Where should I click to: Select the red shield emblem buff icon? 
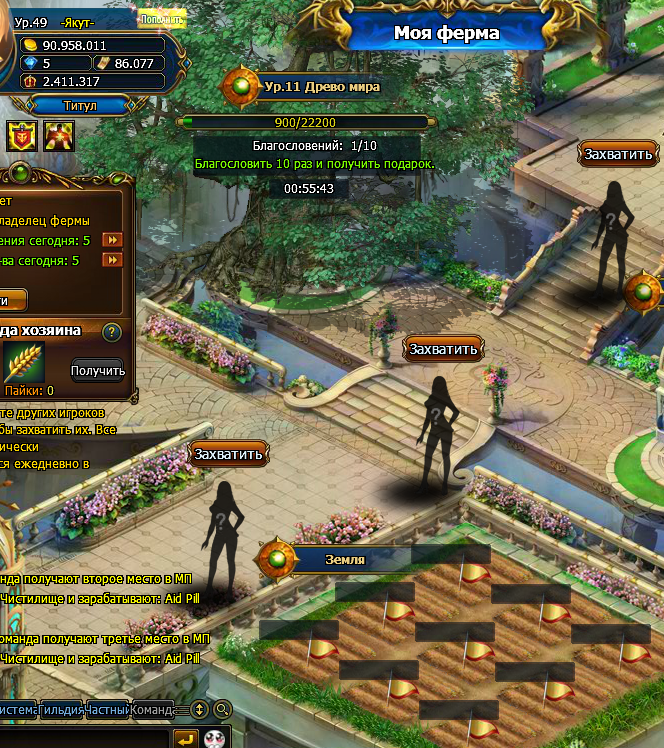tap(20, 133)
